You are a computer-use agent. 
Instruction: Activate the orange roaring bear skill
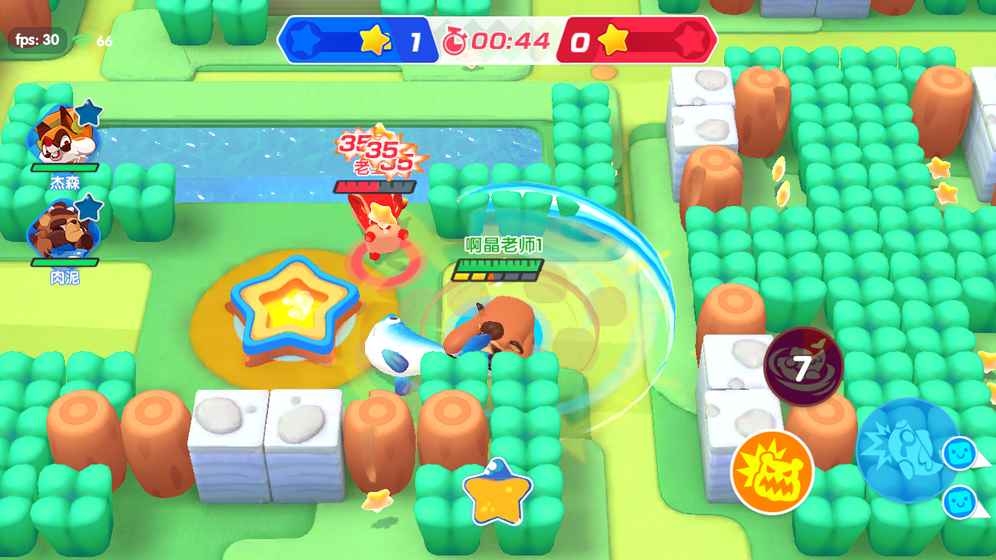(772, 468)
